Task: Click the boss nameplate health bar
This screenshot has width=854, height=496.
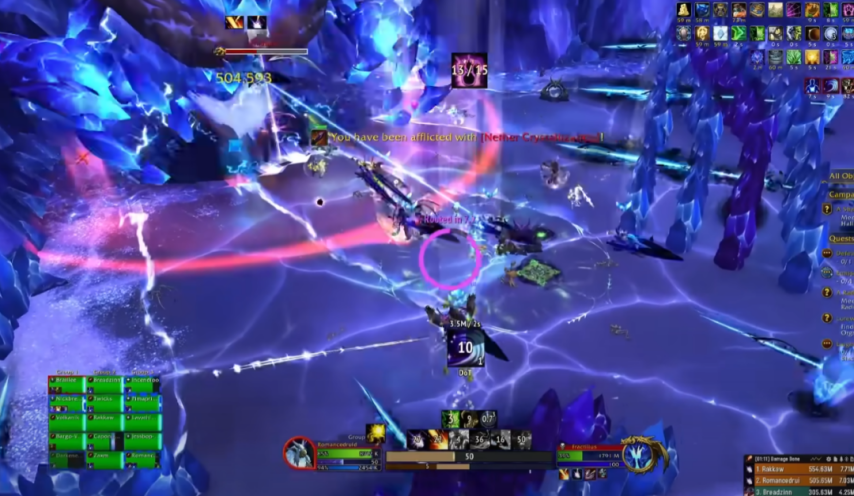Action: tap(266, 51)
